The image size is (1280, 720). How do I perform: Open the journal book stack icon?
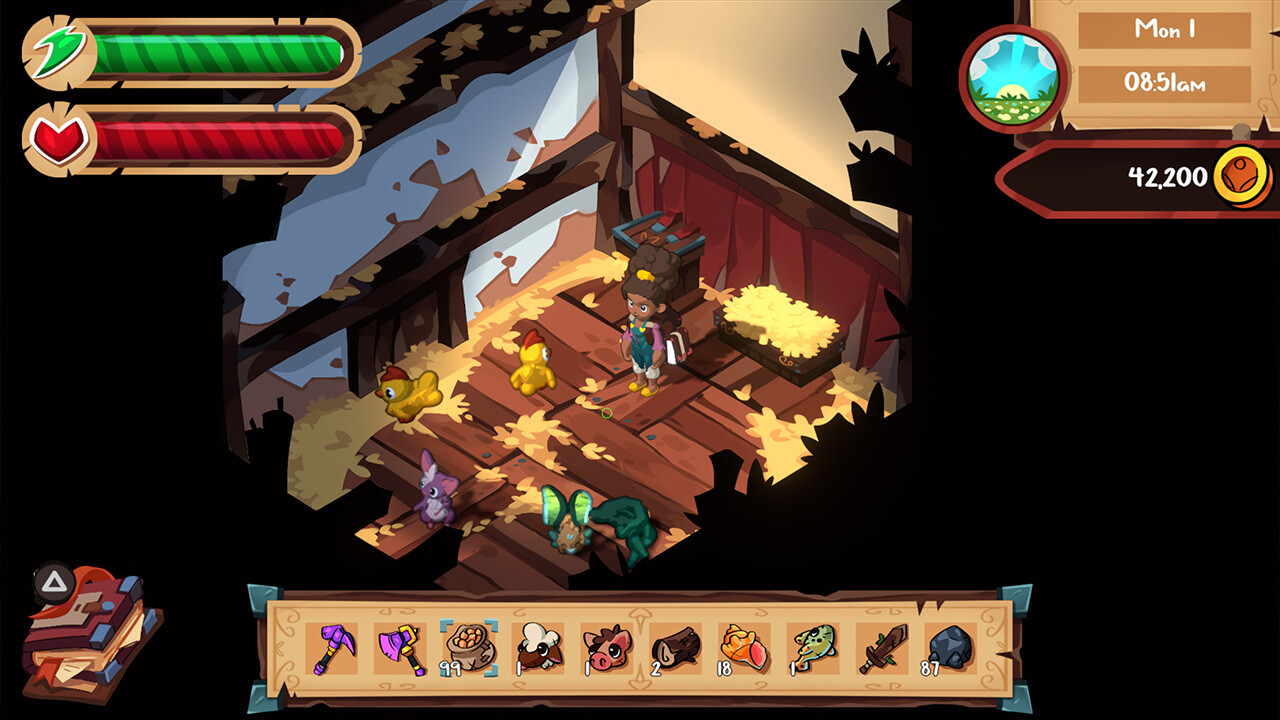90,635
